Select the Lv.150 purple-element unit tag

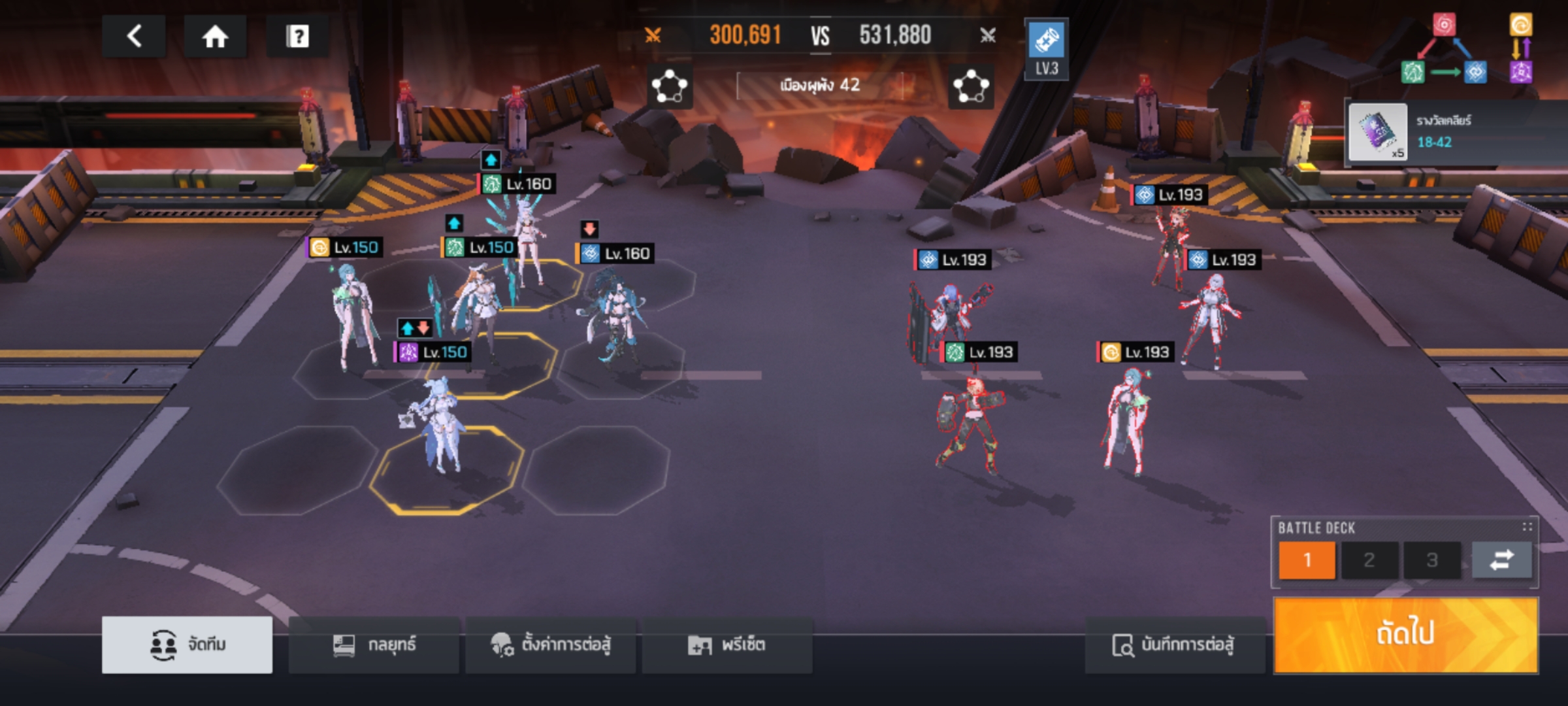coord(433,352)
